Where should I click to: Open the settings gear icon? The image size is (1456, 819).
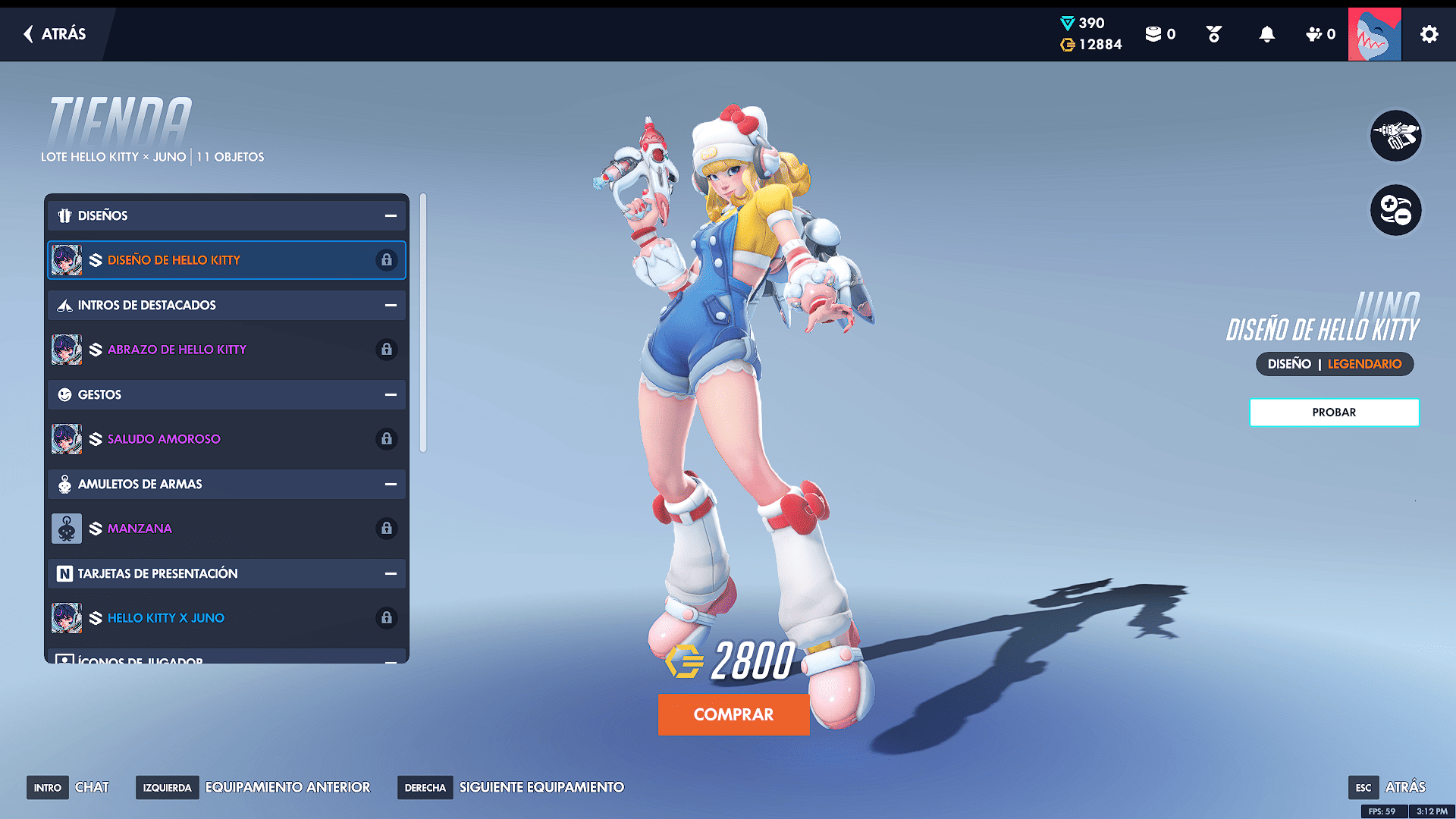click(1429, 34)
